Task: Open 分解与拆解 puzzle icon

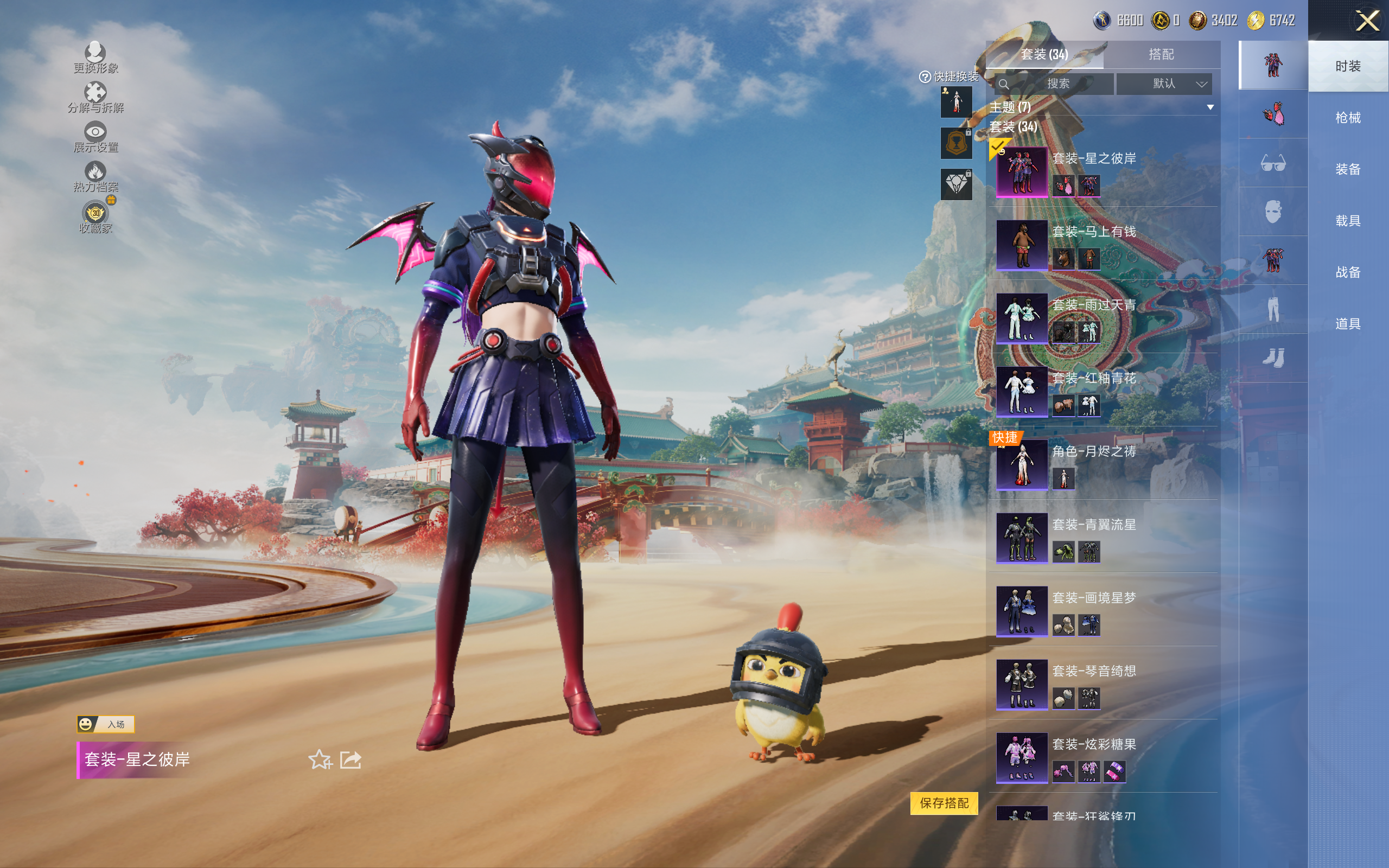Action: tap(95, 97)
